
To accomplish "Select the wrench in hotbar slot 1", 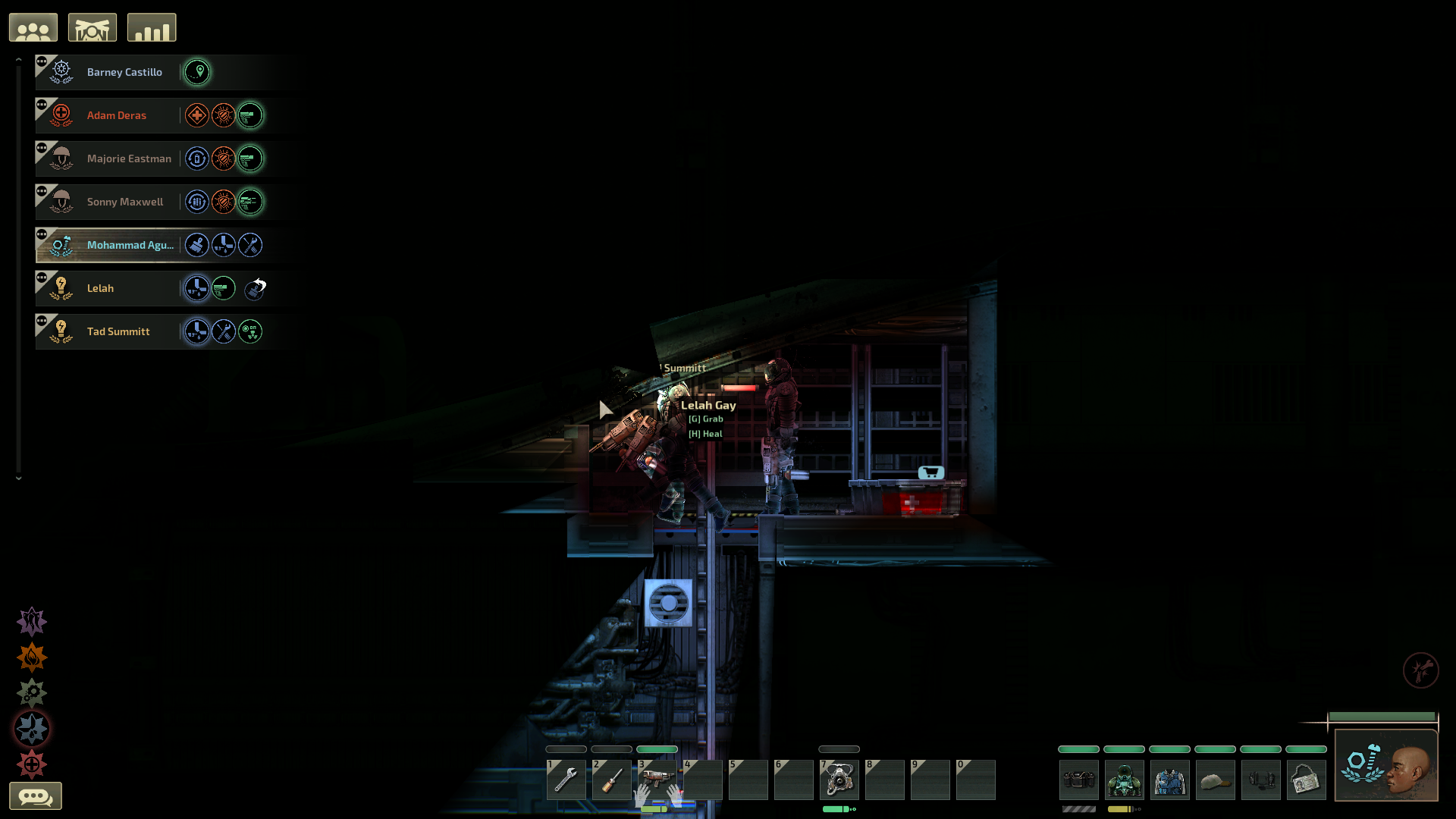I will pyautogui.click(x=566, y=780).
